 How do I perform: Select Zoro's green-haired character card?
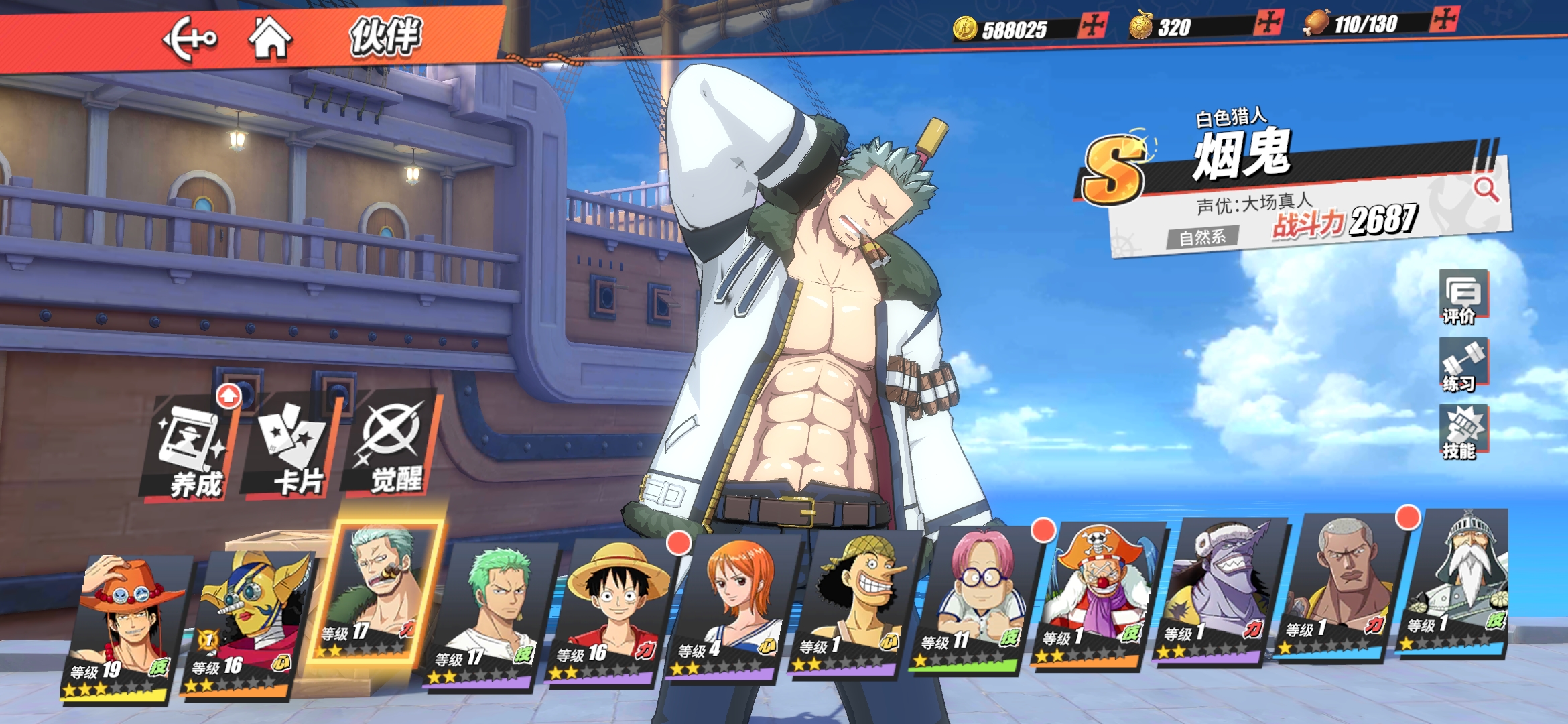coord(491,613)
